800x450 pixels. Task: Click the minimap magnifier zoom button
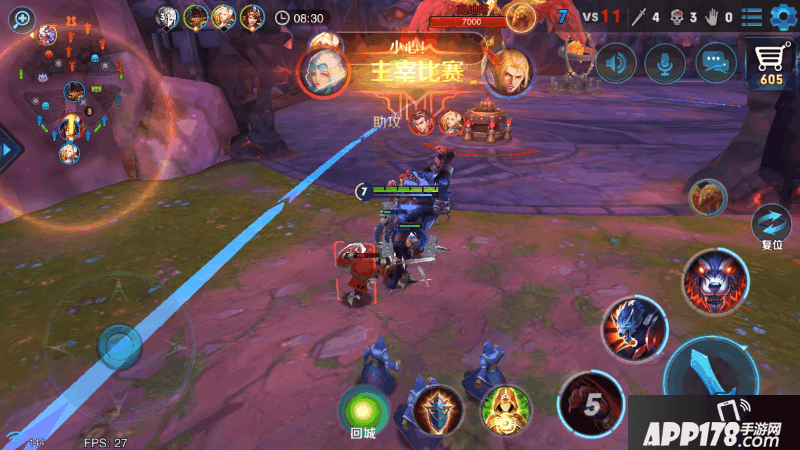21,18
